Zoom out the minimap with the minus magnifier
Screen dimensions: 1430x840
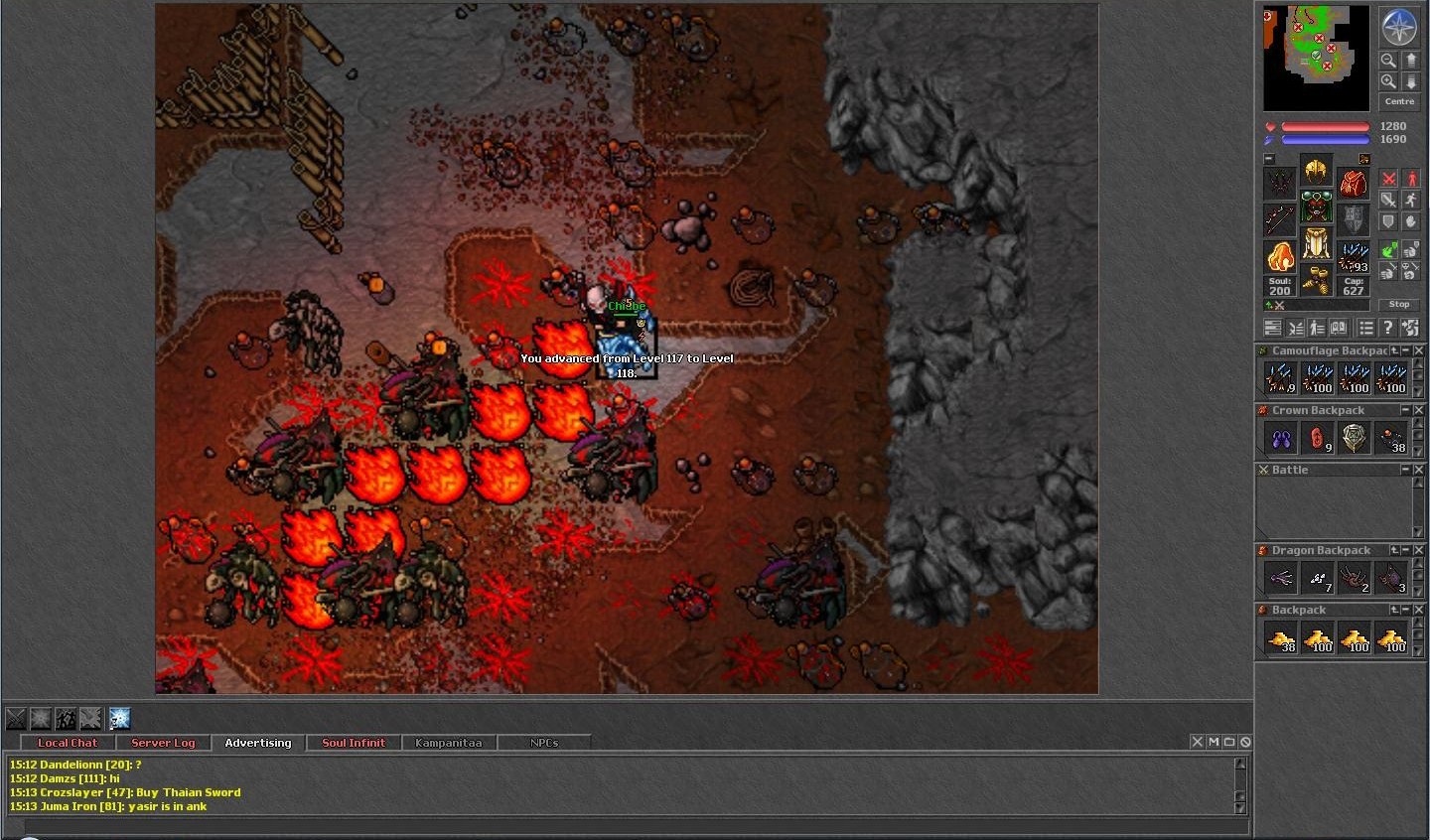pos(1388,61)
